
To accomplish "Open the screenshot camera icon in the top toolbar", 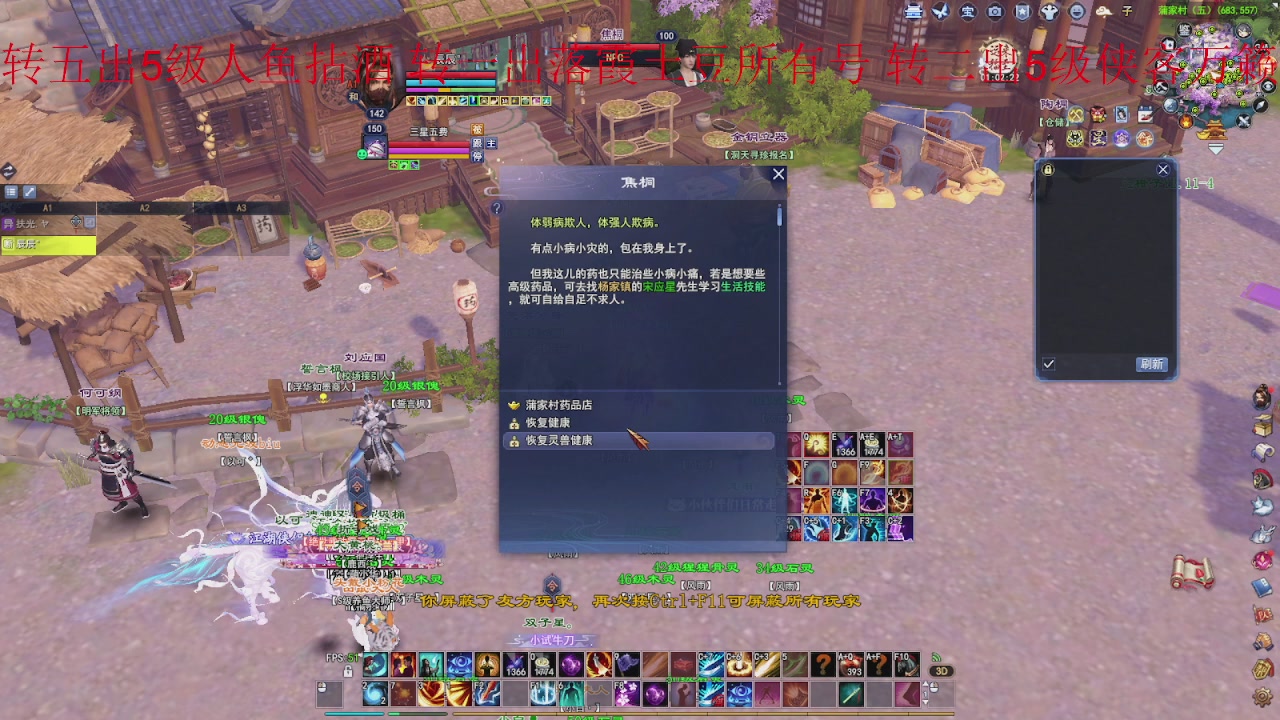I will pos(994,12).
